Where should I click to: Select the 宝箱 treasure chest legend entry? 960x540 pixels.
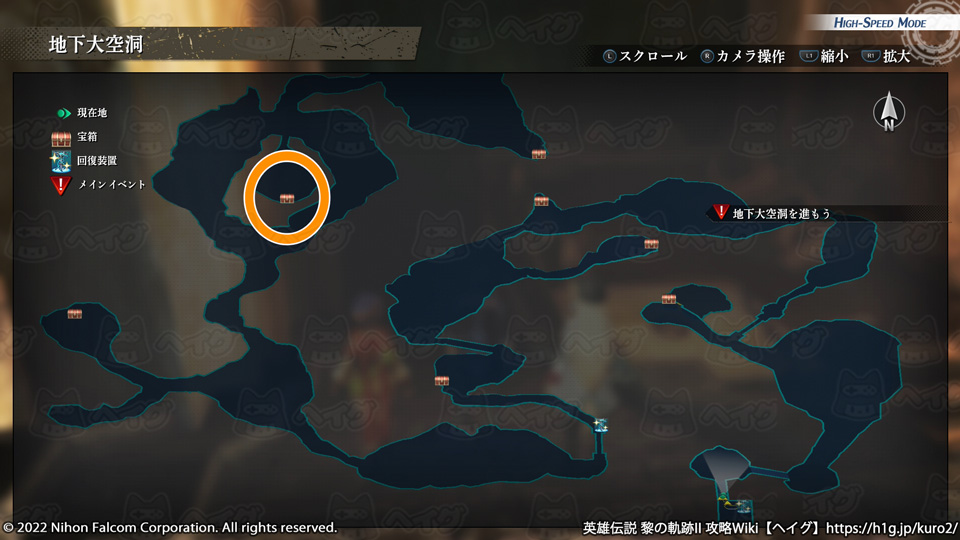coord(82,137)
